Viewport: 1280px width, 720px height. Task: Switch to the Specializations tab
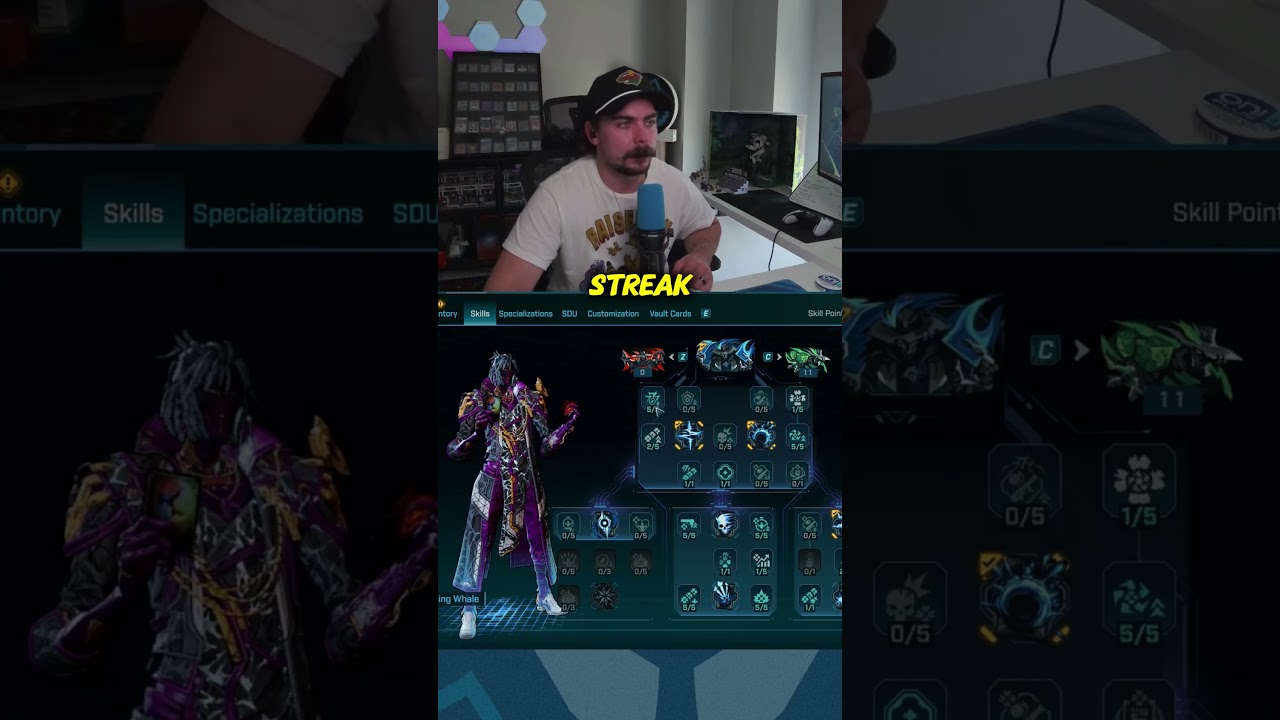(x=527, y=314)
